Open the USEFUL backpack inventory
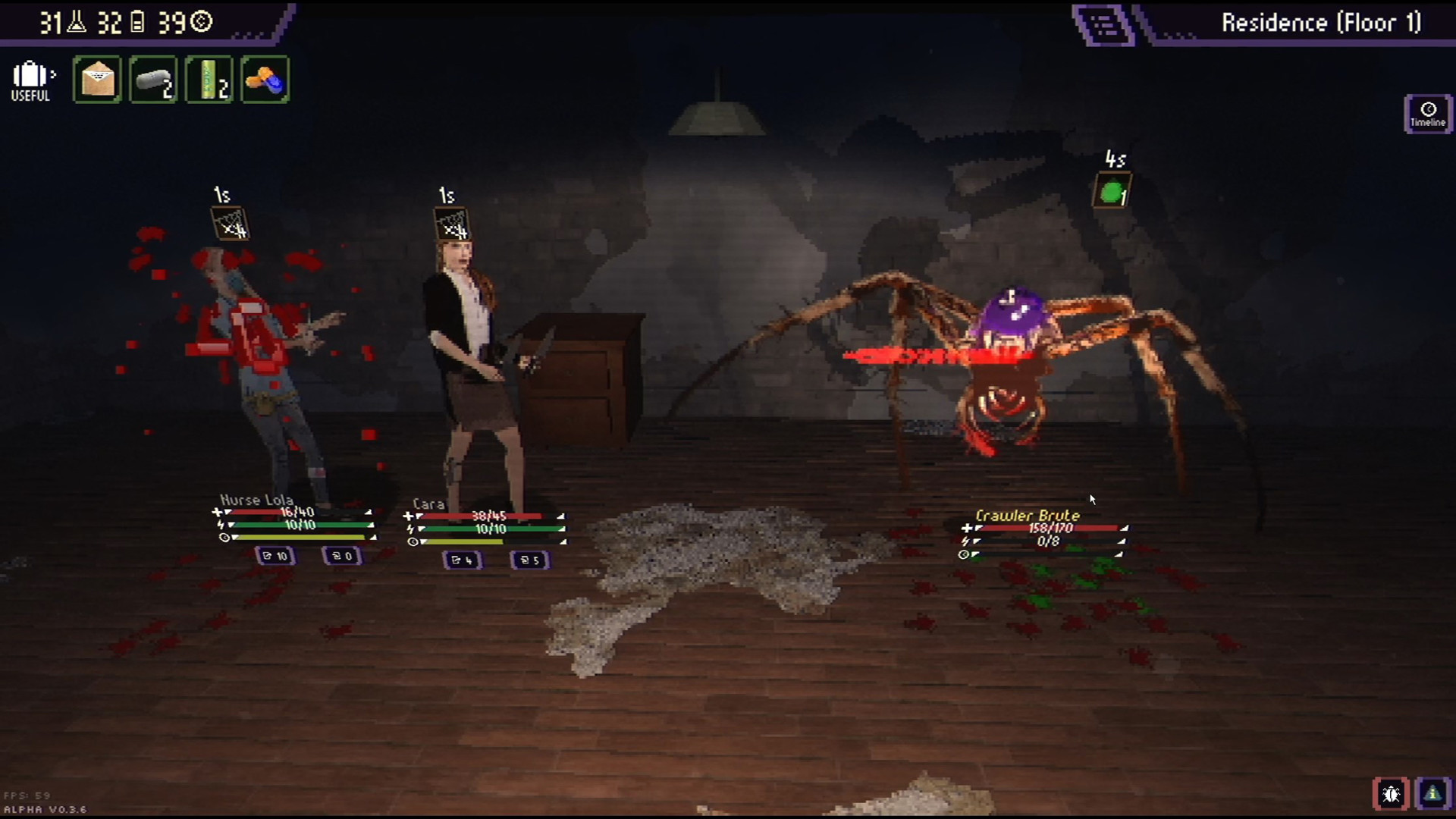Viewport: 1456px width, 819px height. (31, 80)
